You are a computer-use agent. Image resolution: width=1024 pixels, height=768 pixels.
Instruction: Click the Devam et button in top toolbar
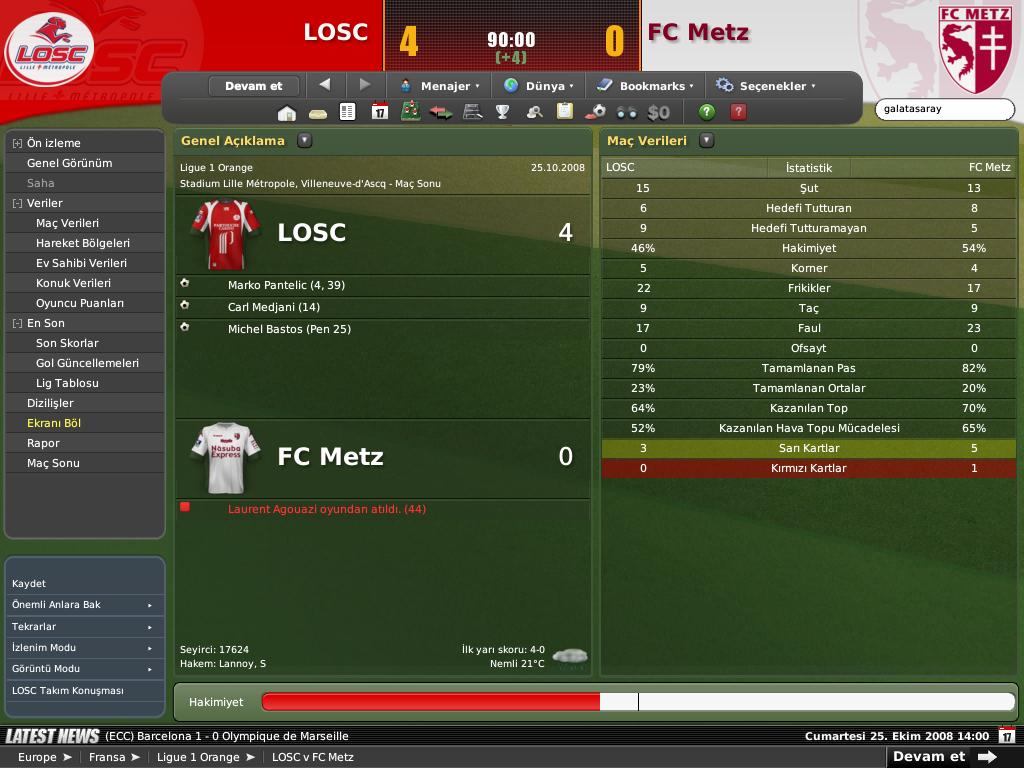254,86
